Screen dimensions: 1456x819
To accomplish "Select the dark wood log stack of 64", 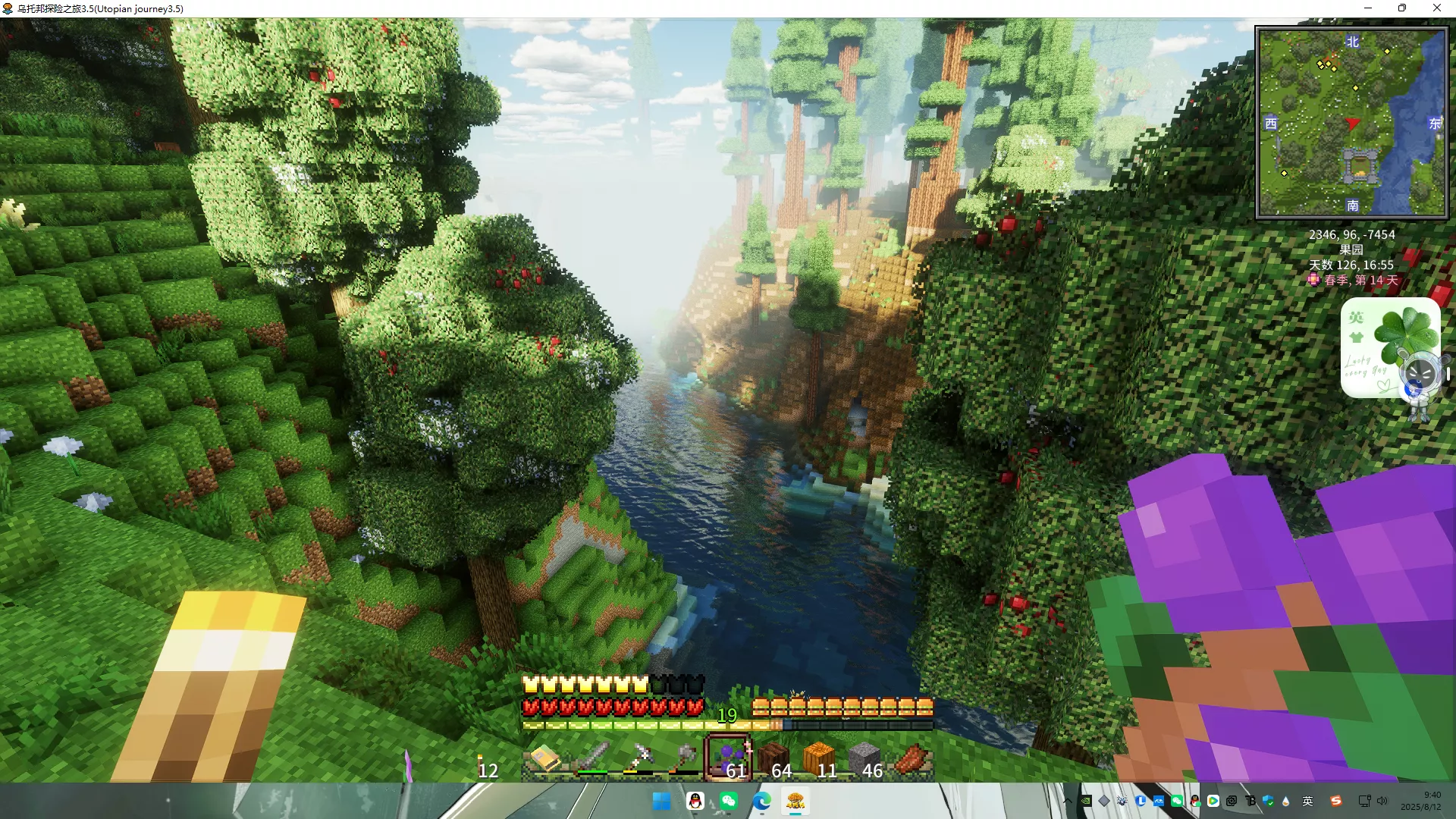I will [774, 759].
